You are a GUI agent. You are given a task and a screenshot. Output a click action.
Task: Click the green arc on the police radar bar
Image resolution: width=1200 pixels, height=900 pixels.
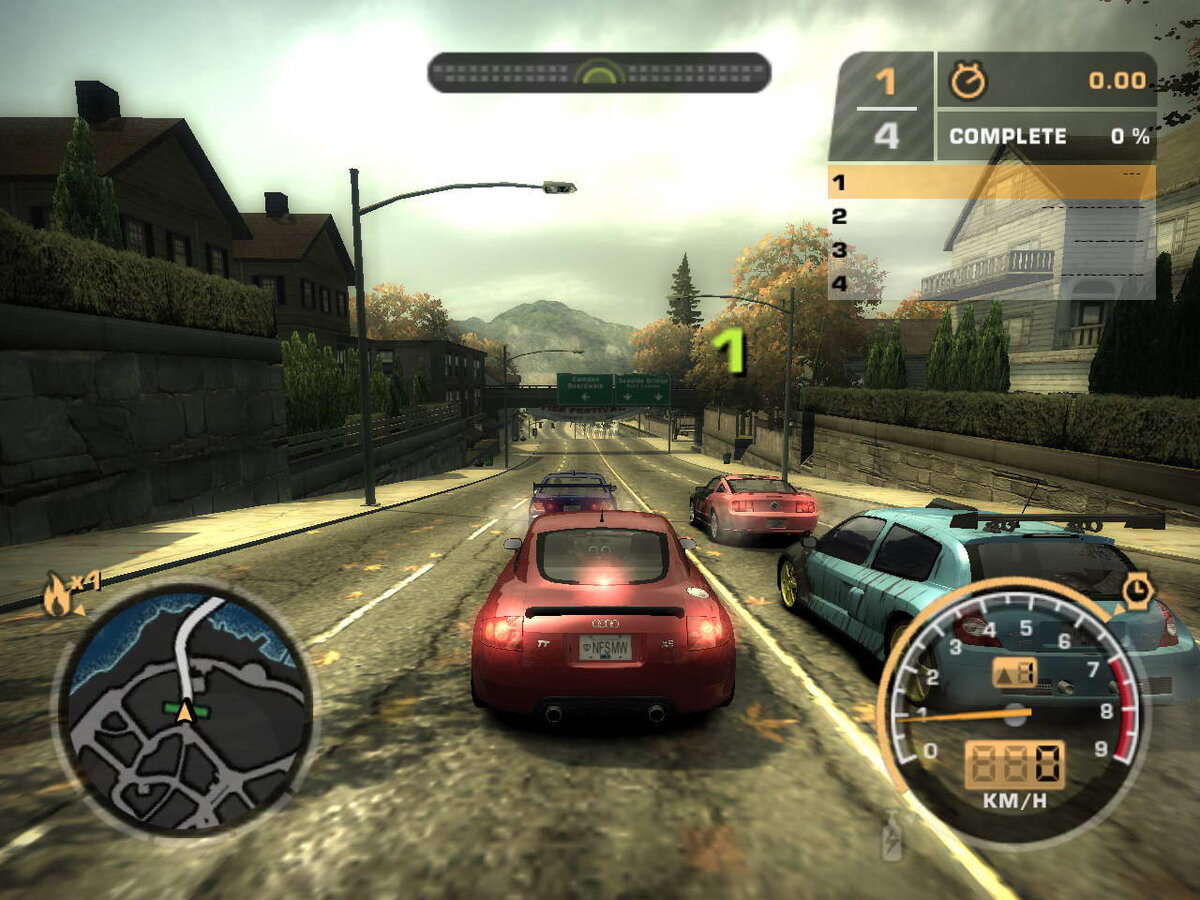coord(599,73)
